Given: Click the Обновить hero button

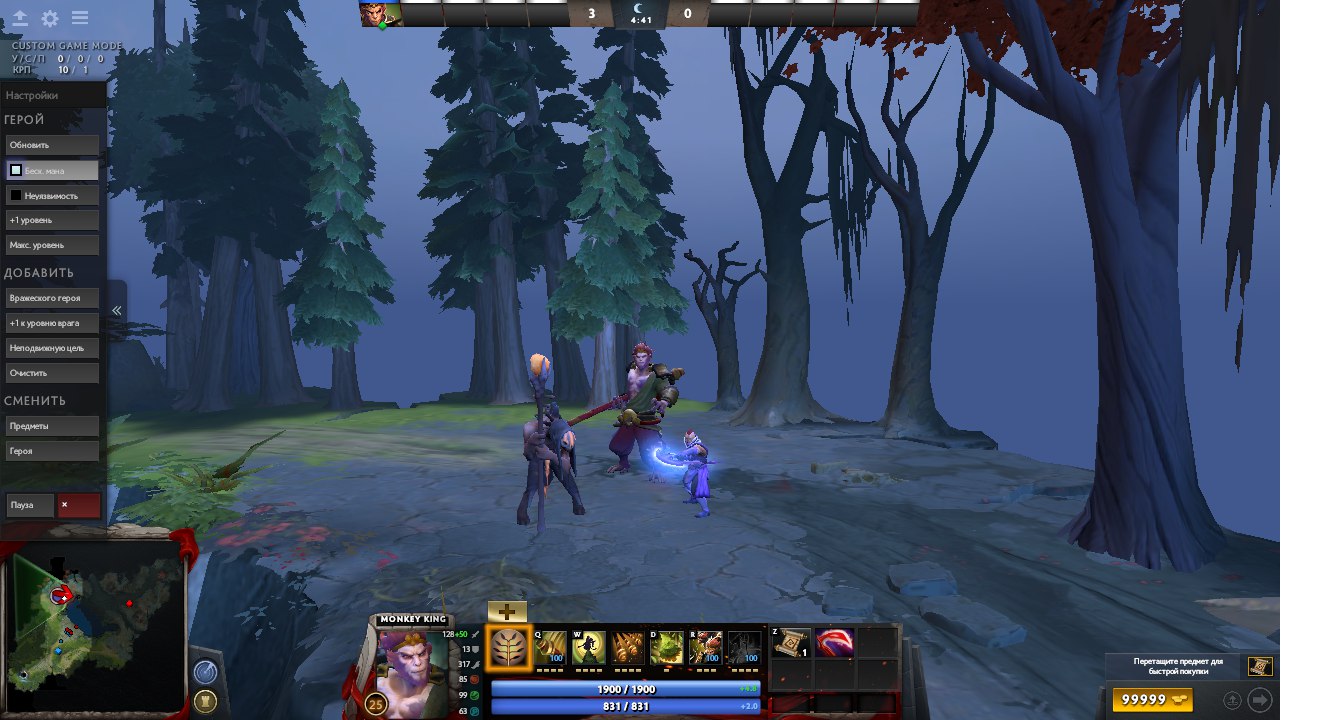Looking at the screenshot, I should [x=52, y=145].
